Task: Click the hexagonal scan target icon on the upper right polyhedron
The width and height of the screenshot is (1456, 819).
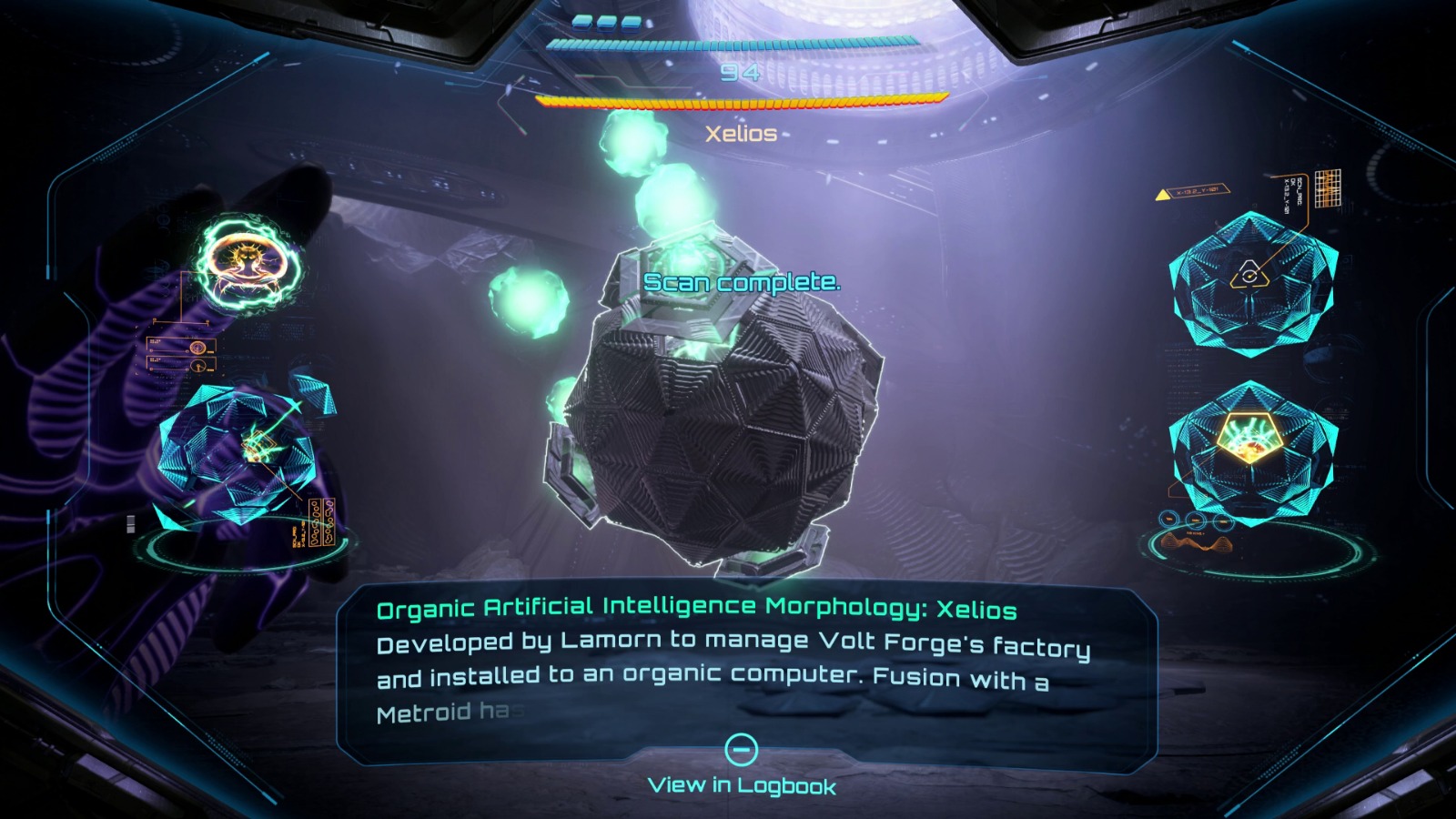Action: [x=1251, y=275]
